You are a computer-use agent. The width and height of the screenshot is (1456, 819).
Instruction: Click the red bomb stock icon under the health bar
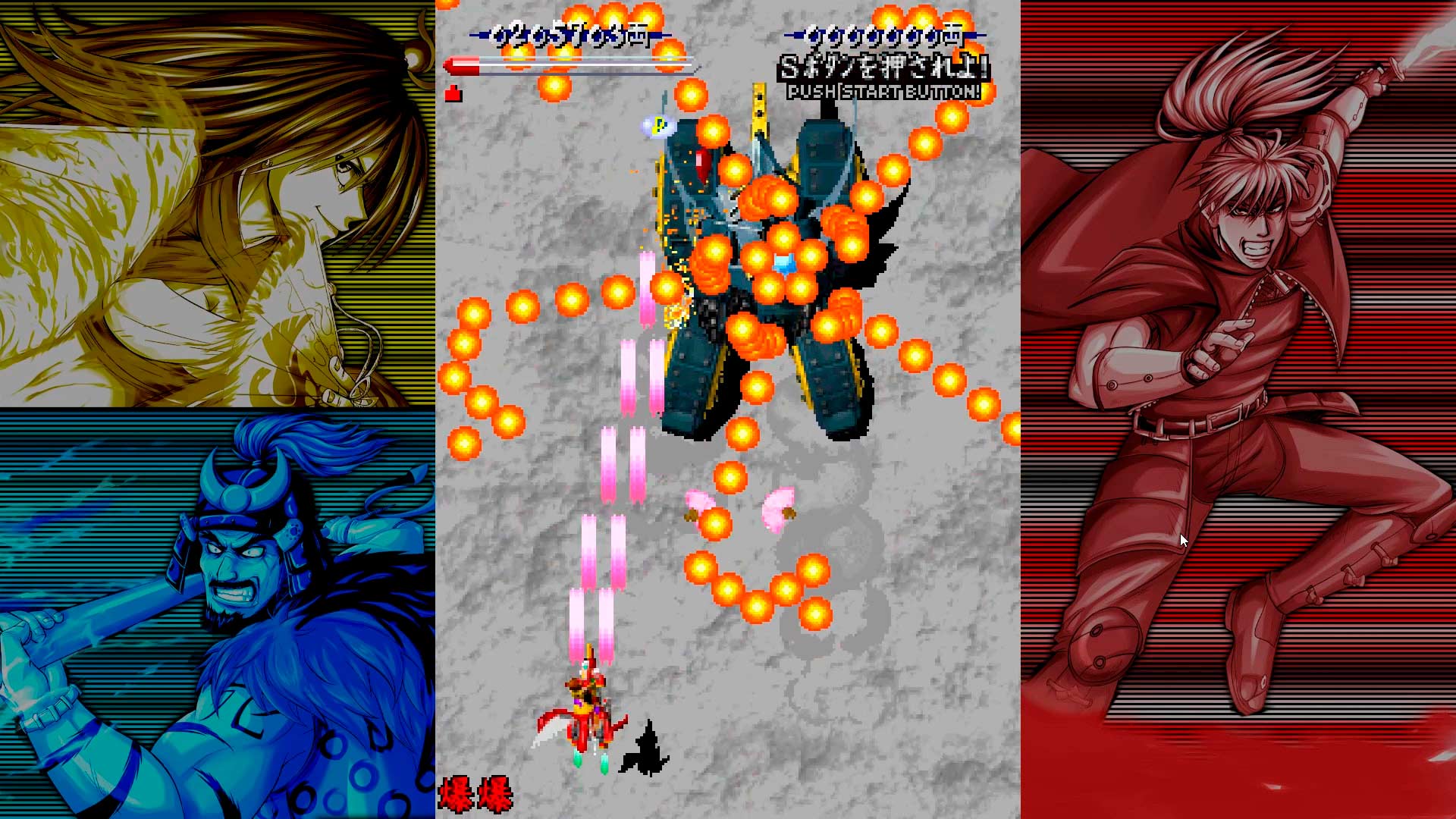coord(453,95)
